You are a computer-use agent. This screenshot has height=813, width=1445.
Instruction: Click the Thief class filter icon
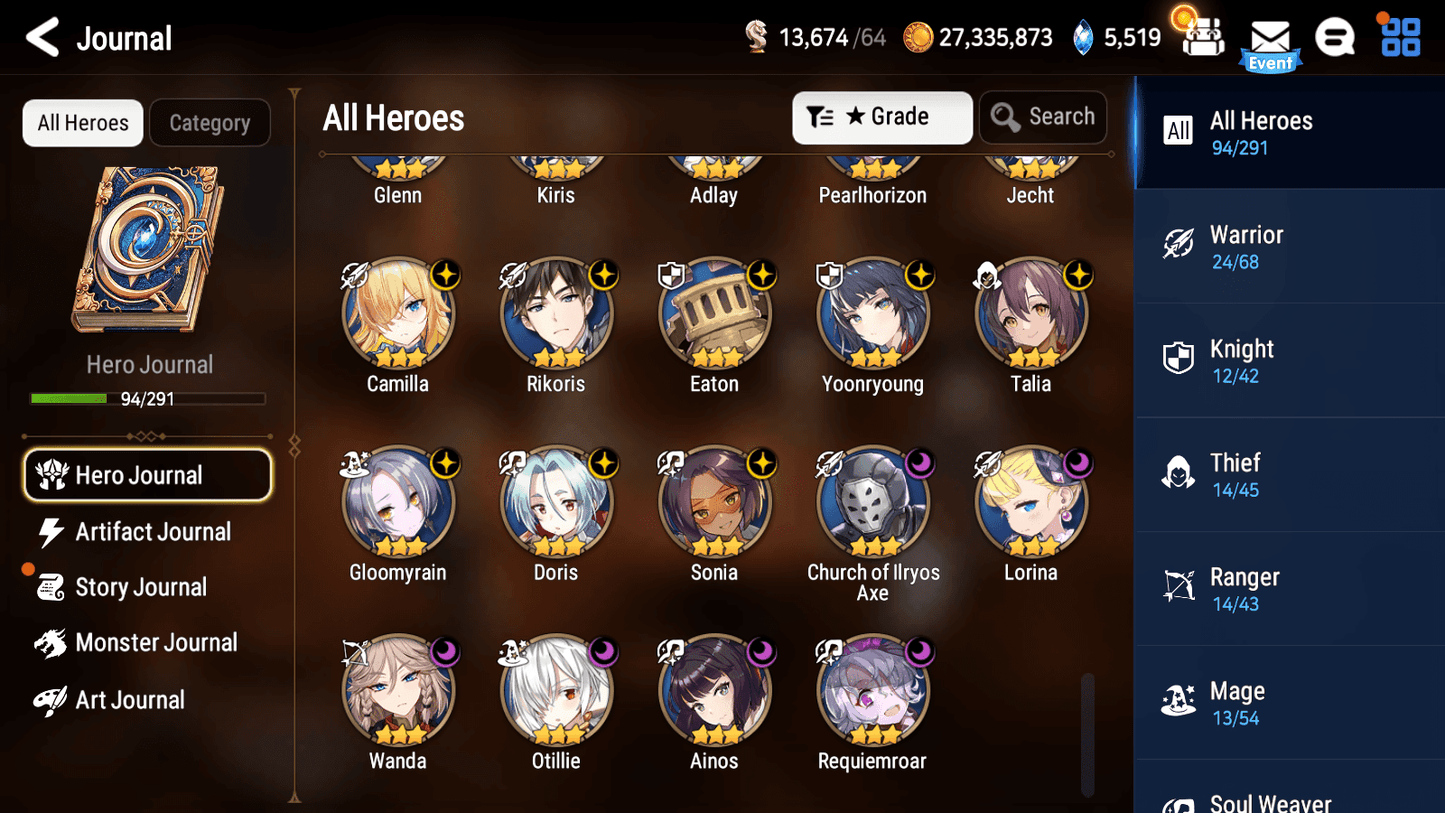pos(1179,473)
